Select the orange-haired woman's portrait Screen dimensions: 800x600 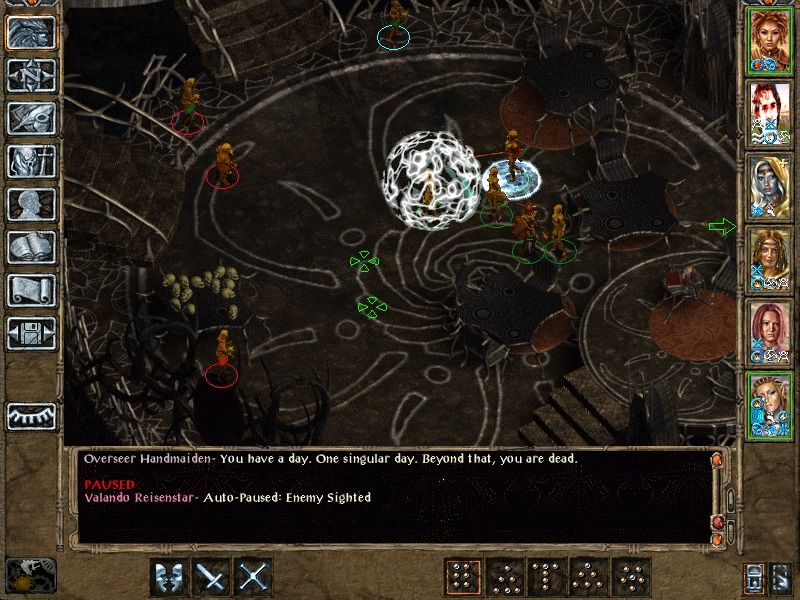770,41
